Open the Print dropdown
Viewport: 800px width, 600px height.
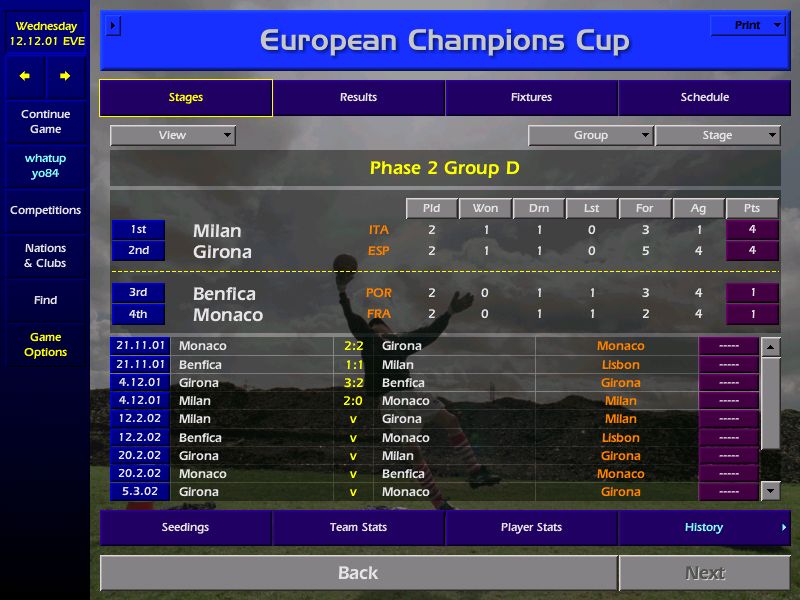tap(748, 26)
